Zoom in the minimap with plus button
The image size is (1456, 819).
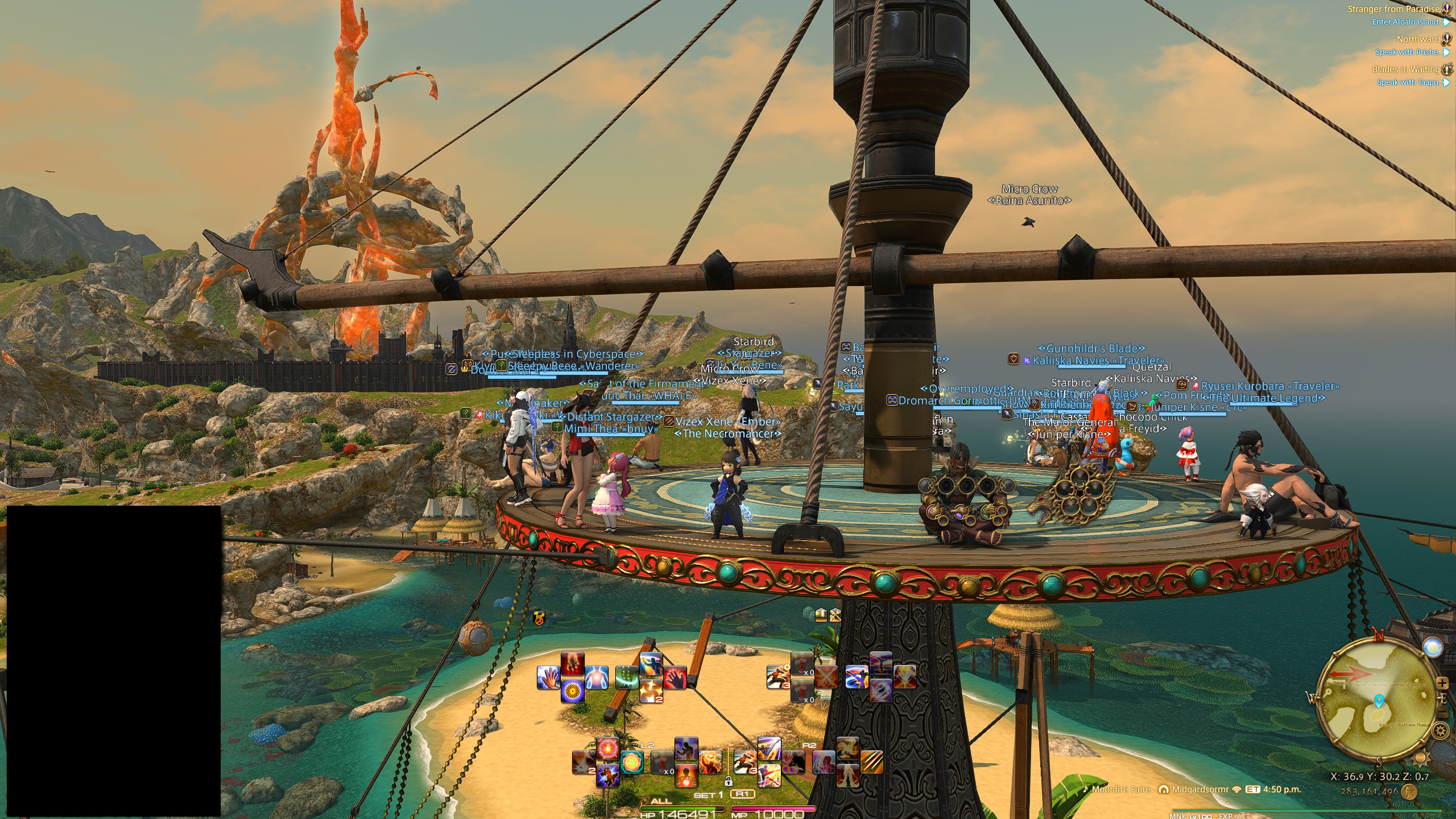(x=1442, y=682)
